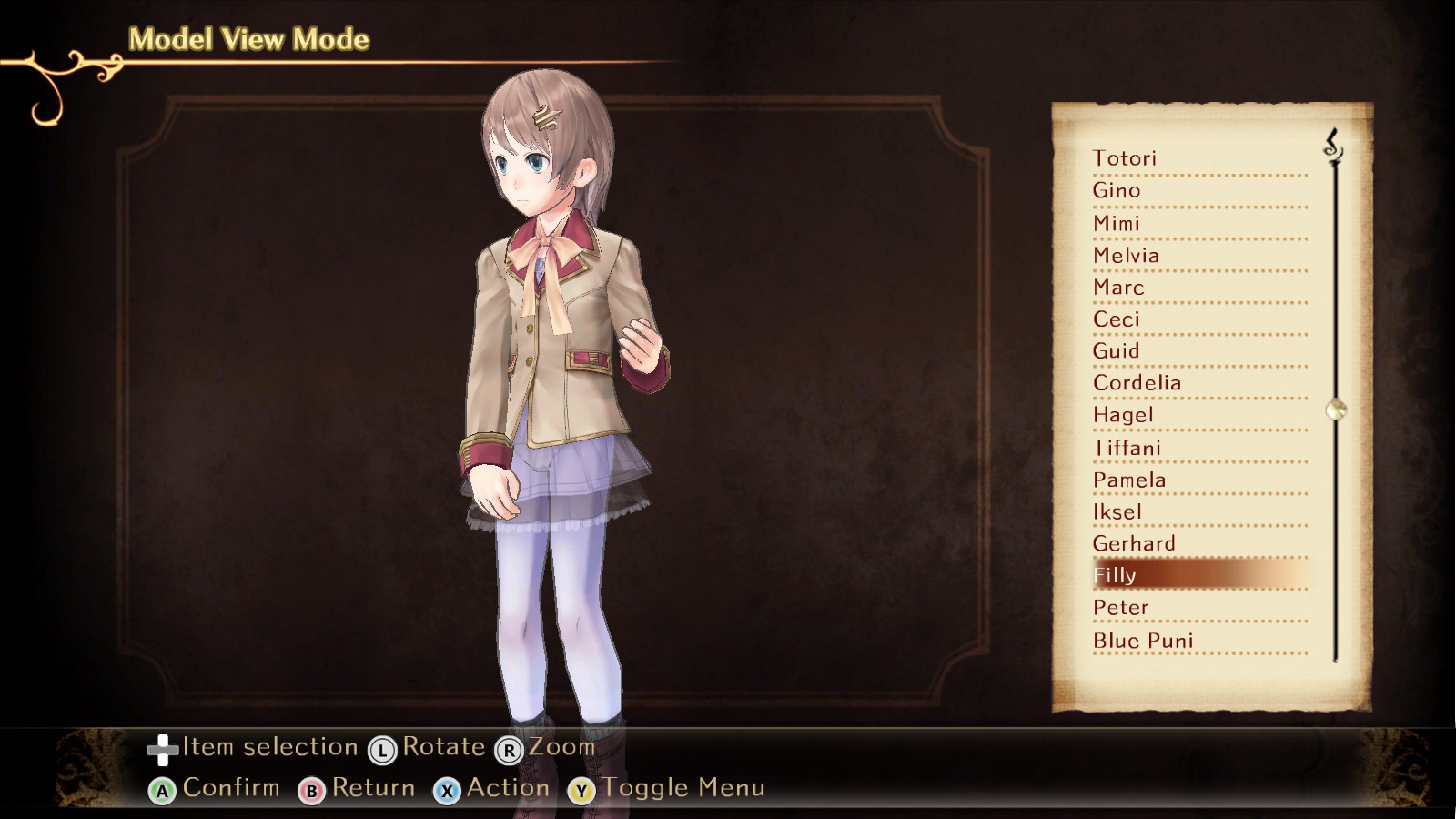The width and height of the screenshot is (1456, 819).
Task: Choose Gino from the model list
Action: click(x=1117, y=190)
